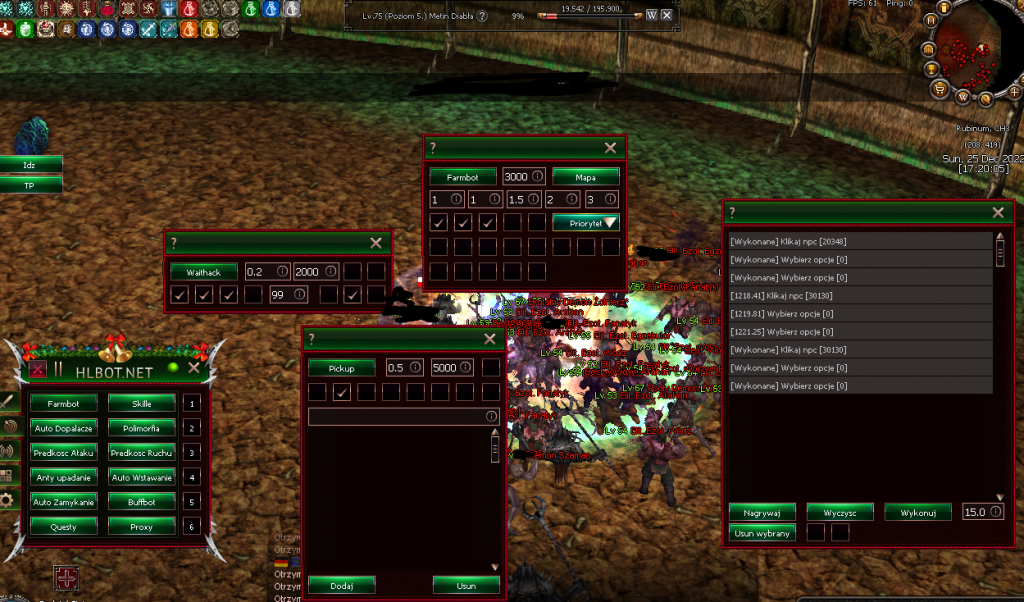This screenshot has width=1024, height=602.
Task: Toggle the Wallhack button
Action: click(x=204, y=272)
